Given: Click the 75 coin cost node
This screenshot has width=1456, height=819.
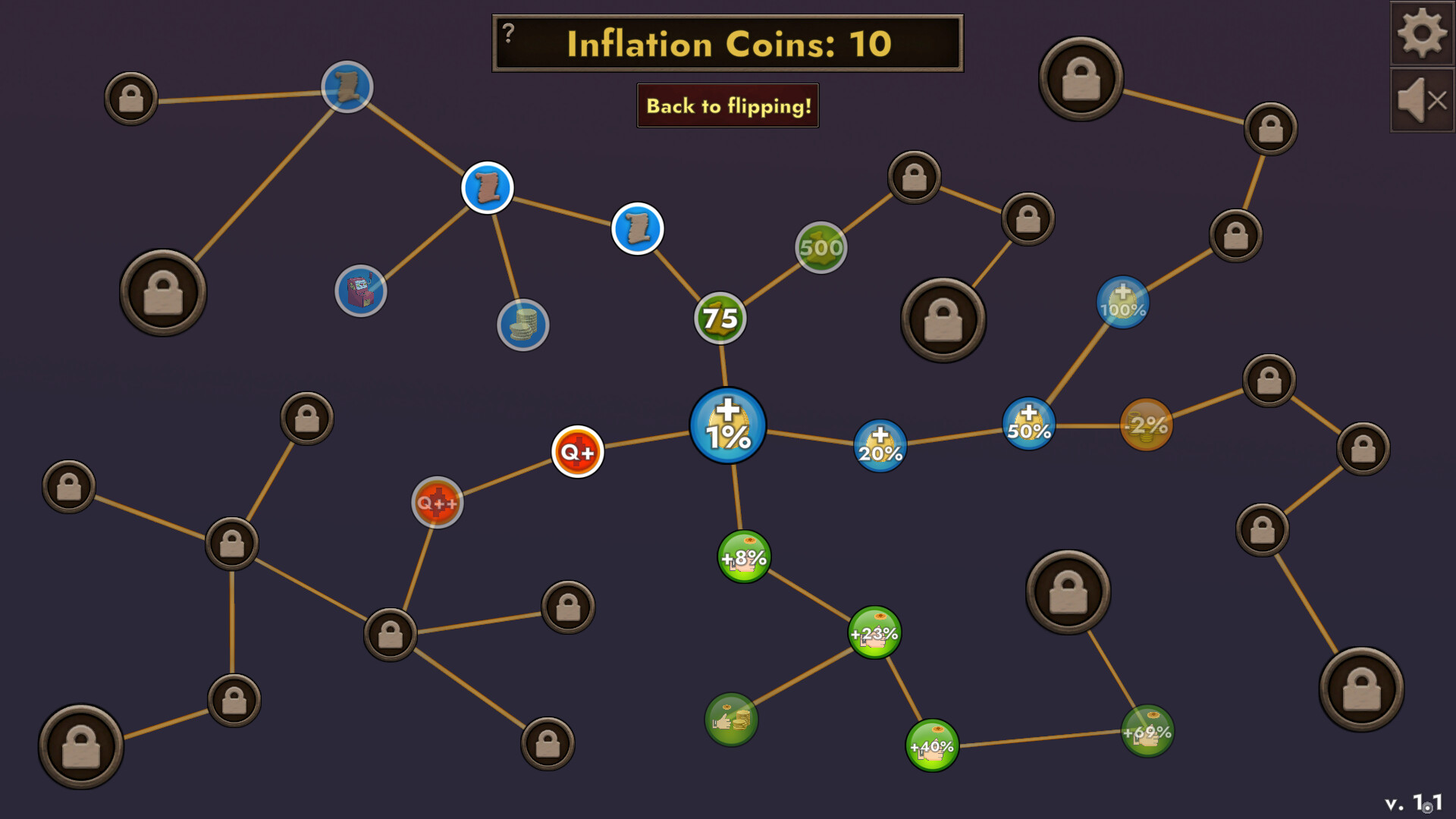Looking at the screenshot, I should 720,318.
